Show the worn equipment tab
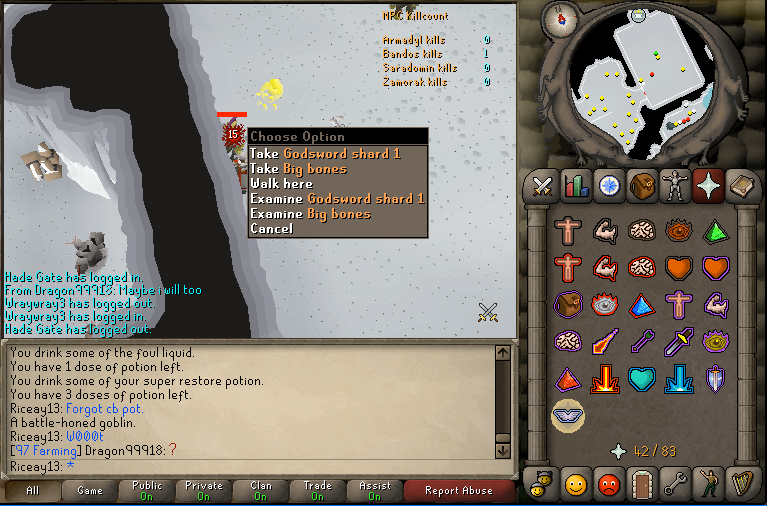The height and width of the screenshot is (506, 767). click(675, 185)
